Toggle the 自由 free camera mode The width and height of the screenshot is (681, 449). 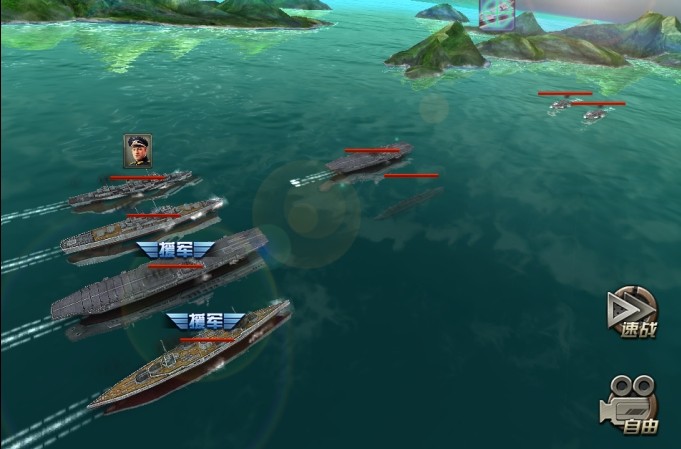click(x=630, y=404)
